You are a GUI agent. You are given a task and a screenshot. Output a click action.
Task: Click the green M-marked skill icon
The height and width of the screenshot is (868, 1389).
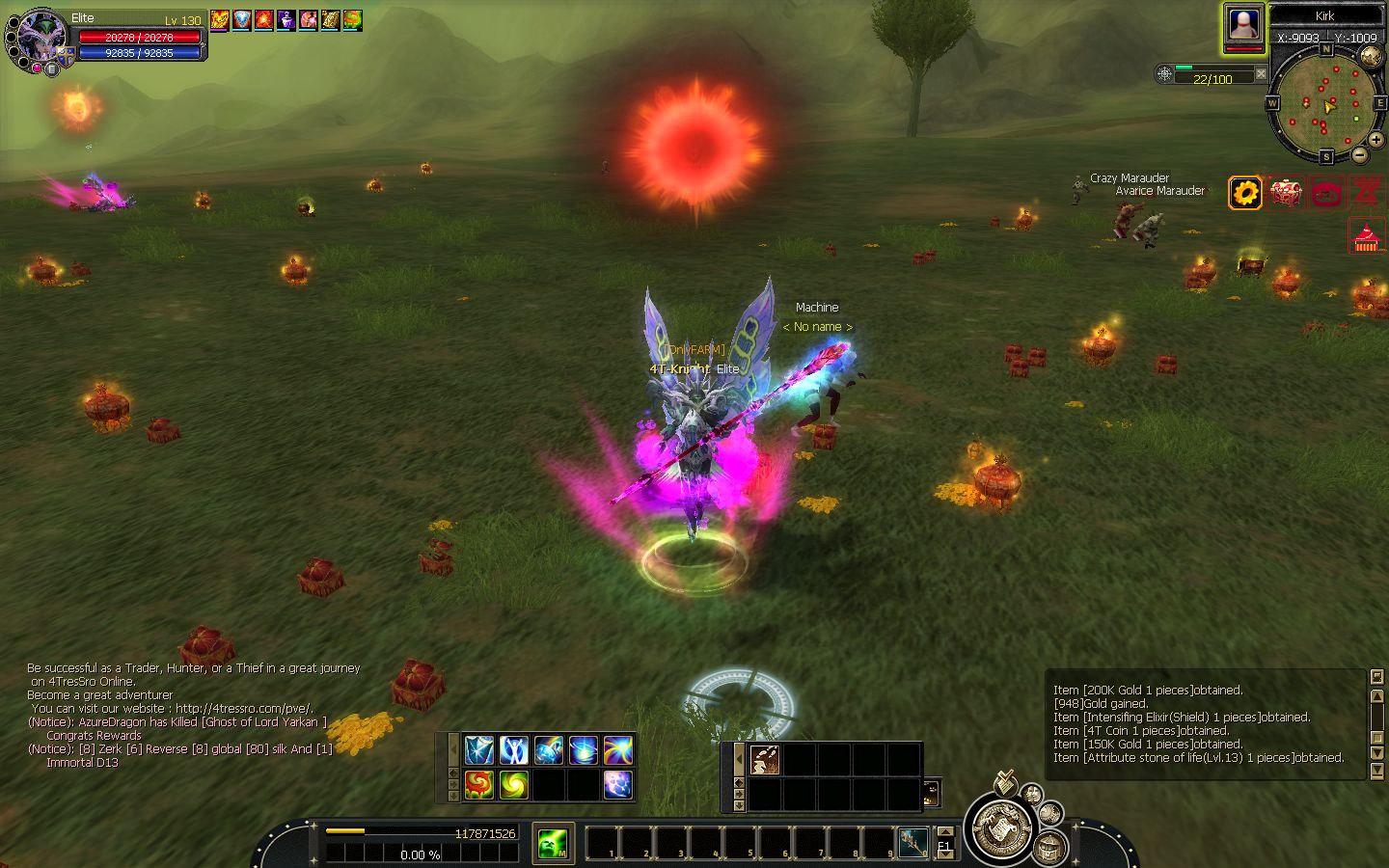pos(554,844)
